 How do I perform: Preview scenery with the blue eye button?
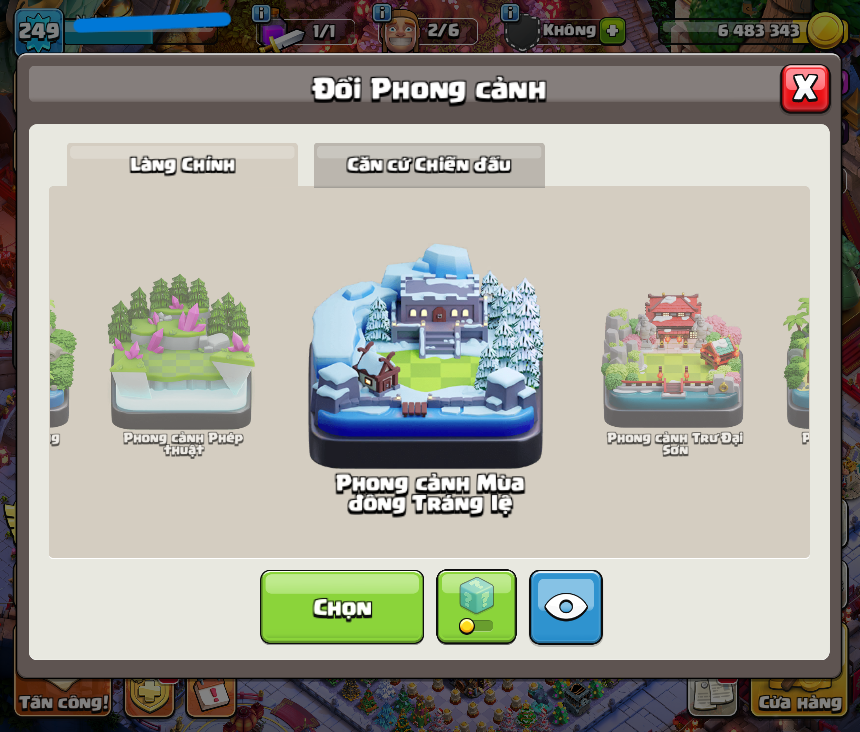(x=566, y=607)
